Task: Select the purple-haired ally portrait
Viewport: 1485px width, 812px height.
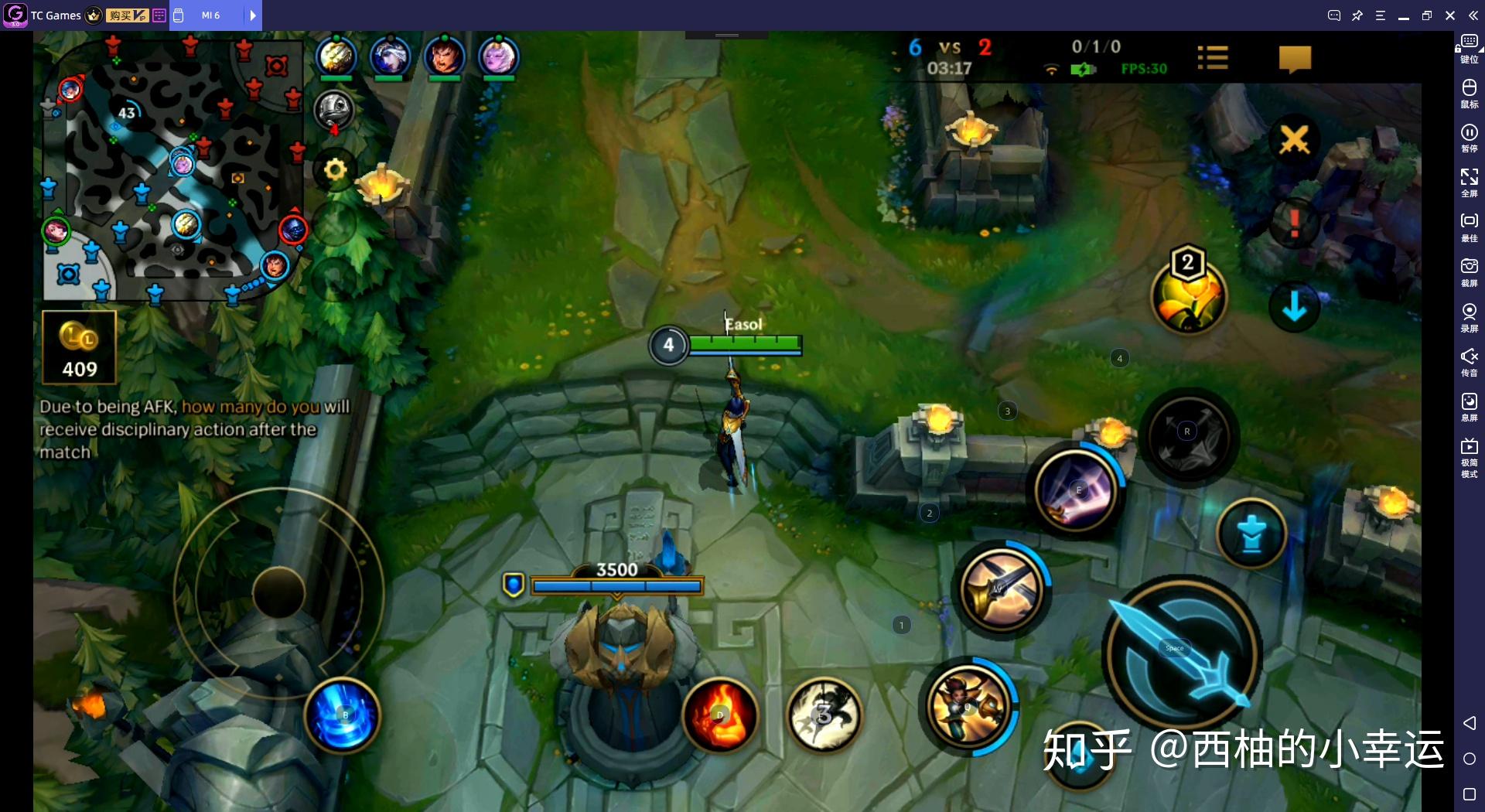Action: coord(498,56)
